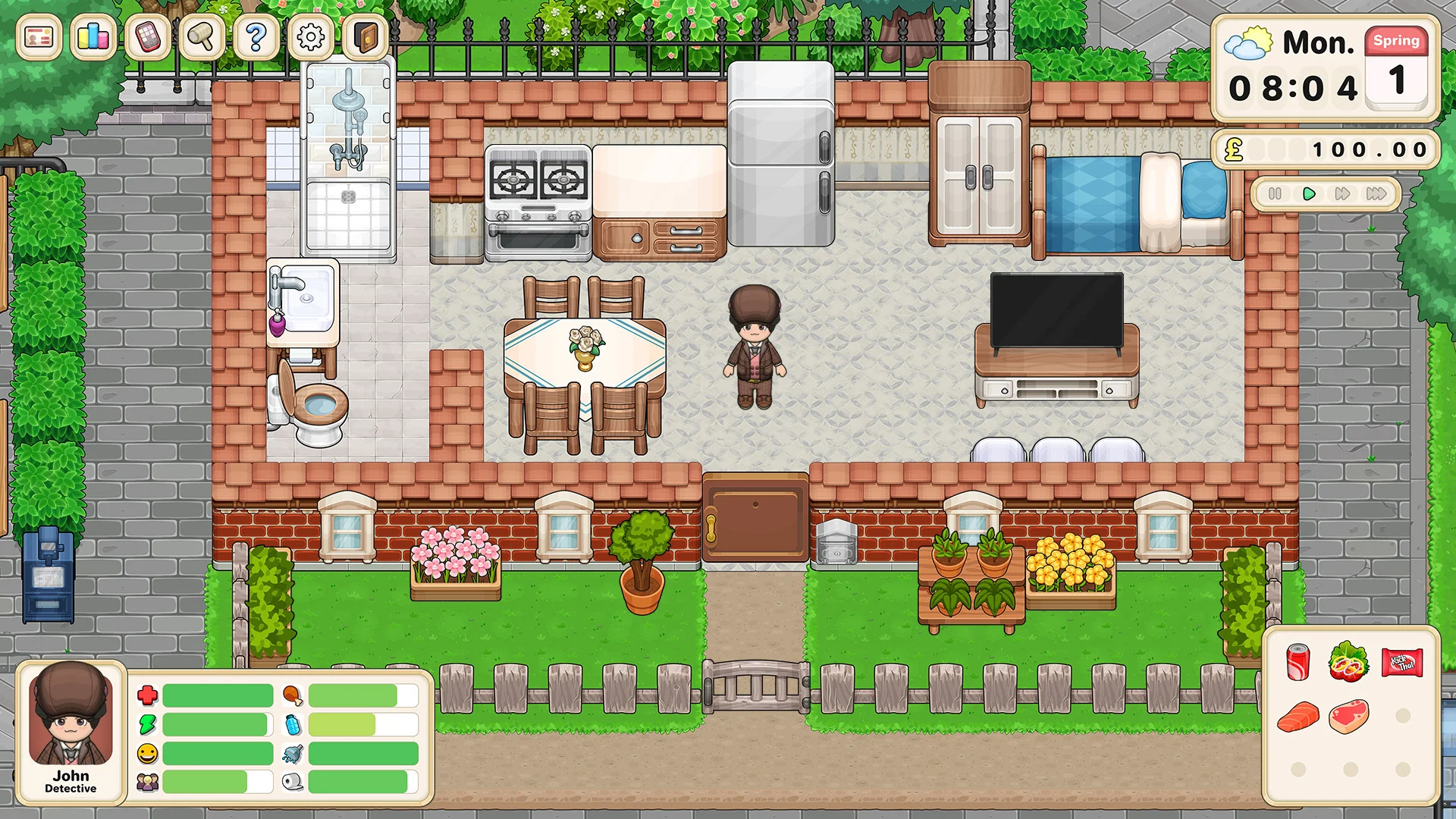Image resolution: width=1456 pixels, height=819 pixels.
Task: Enable normal game speed with play button
Action: click(1308, 194)
